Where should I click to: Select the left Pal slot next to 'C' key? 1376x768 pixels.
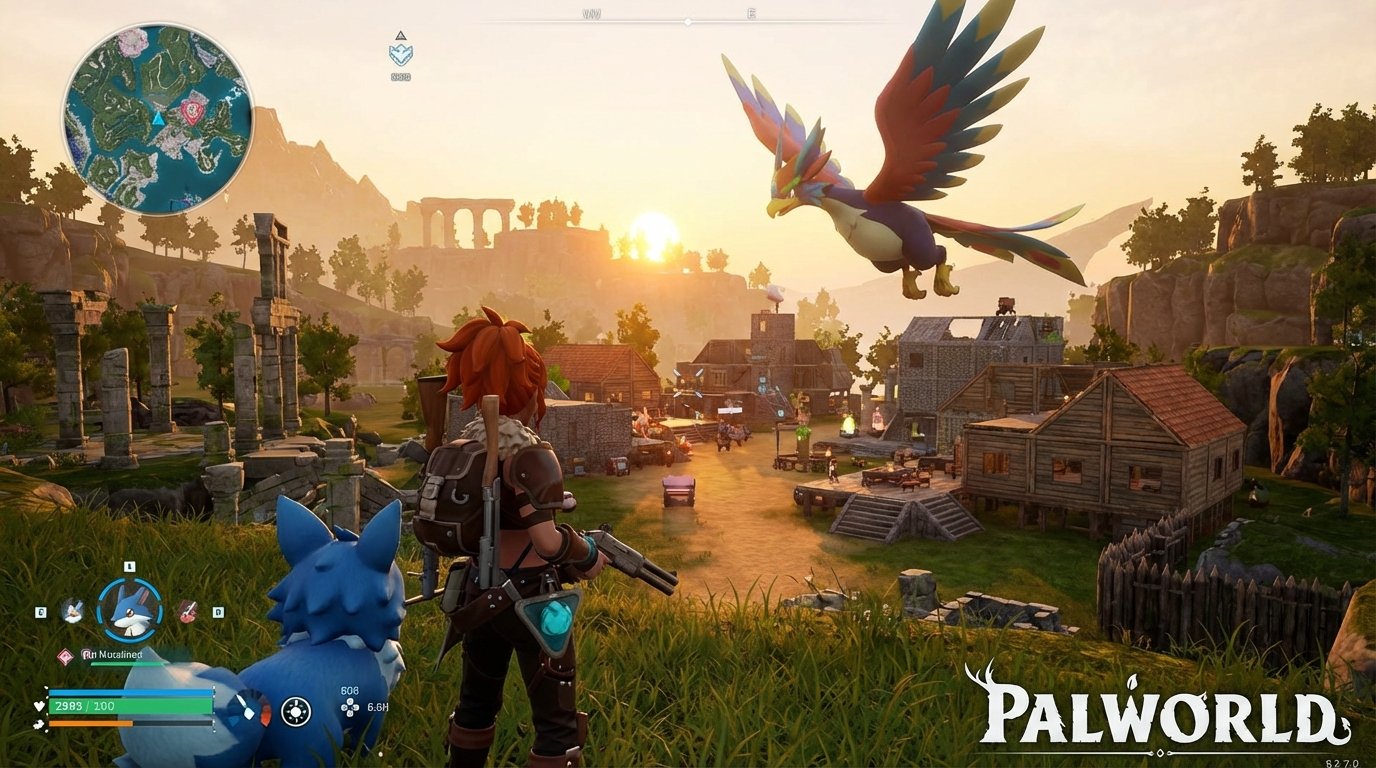(71, 611)
